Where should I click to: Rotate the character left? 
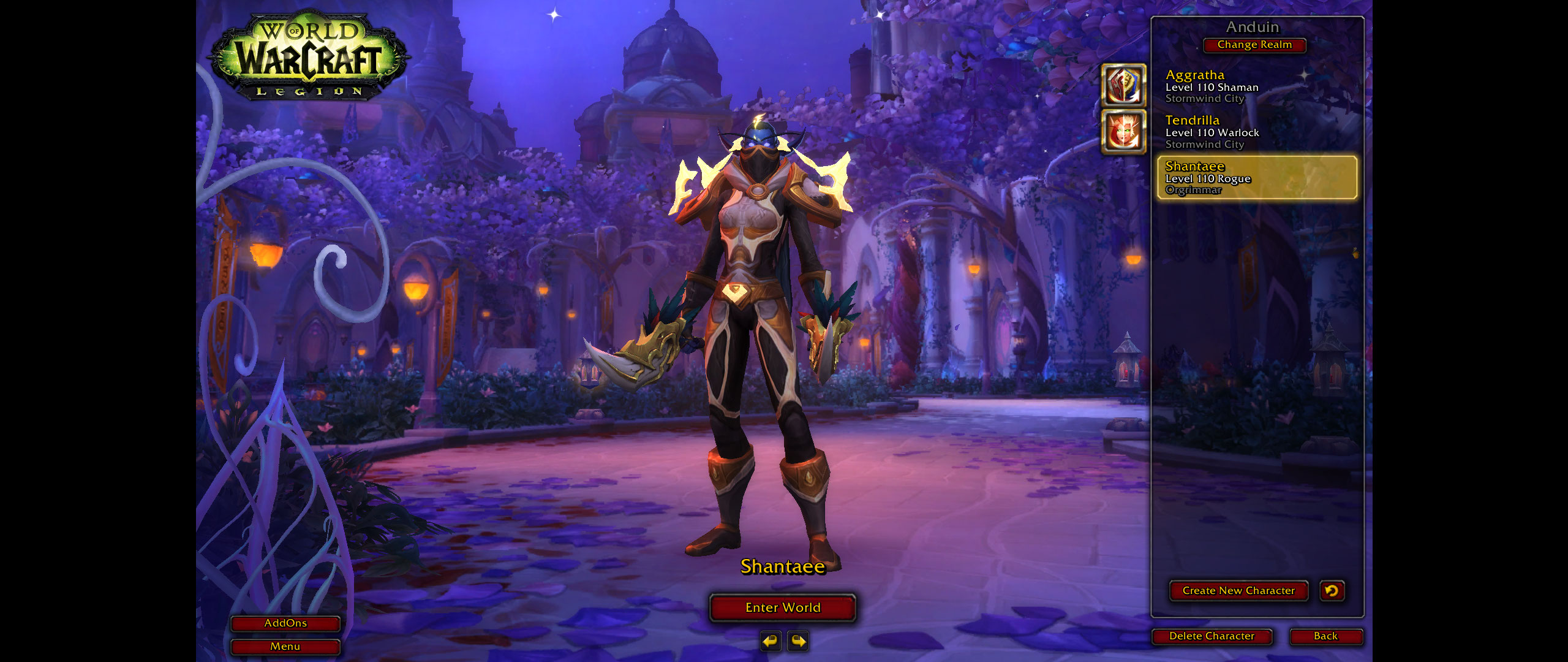click(770, 641)
